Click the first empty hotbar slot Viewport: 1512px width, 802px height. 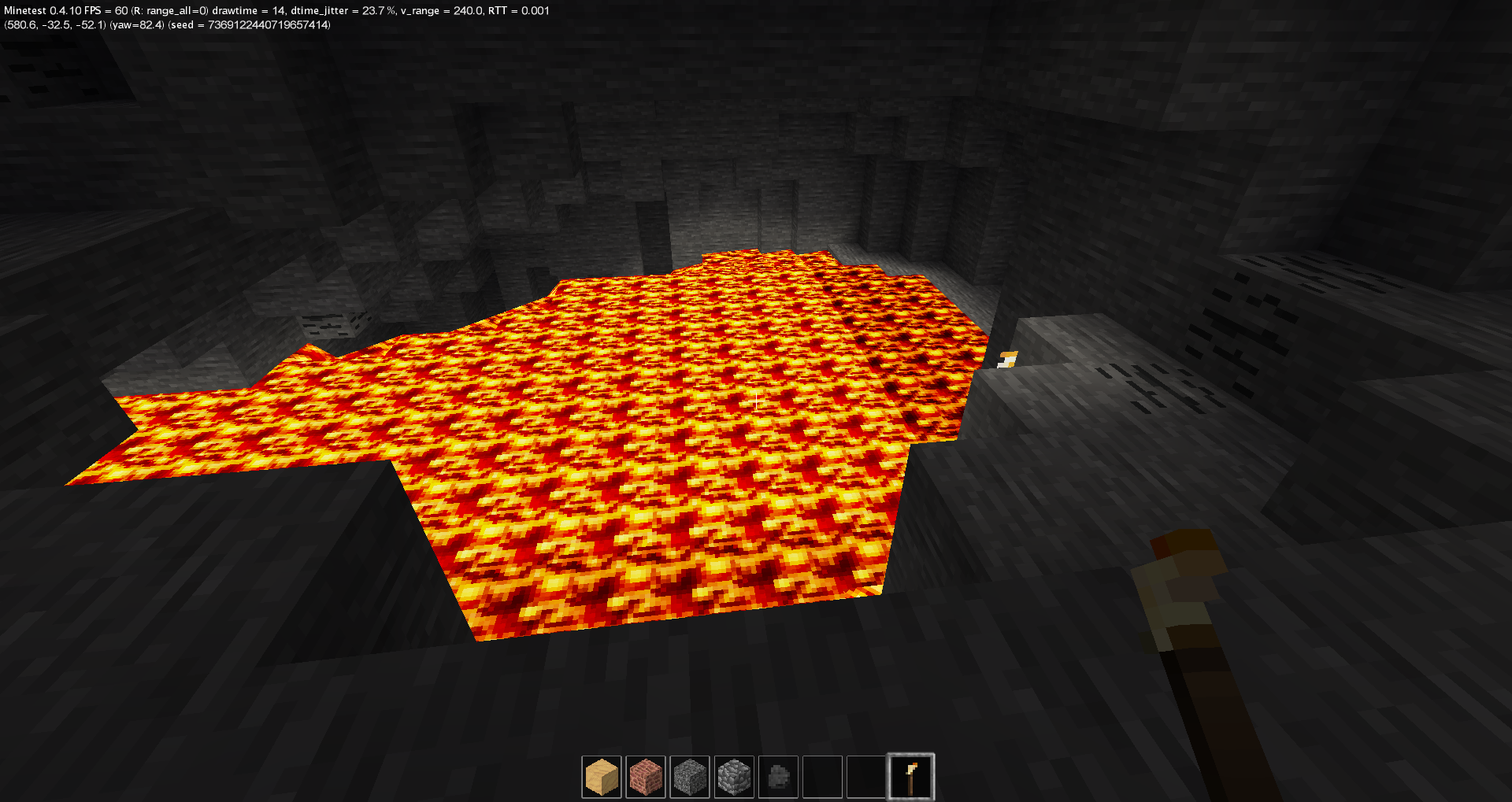[x=823, y=776]
